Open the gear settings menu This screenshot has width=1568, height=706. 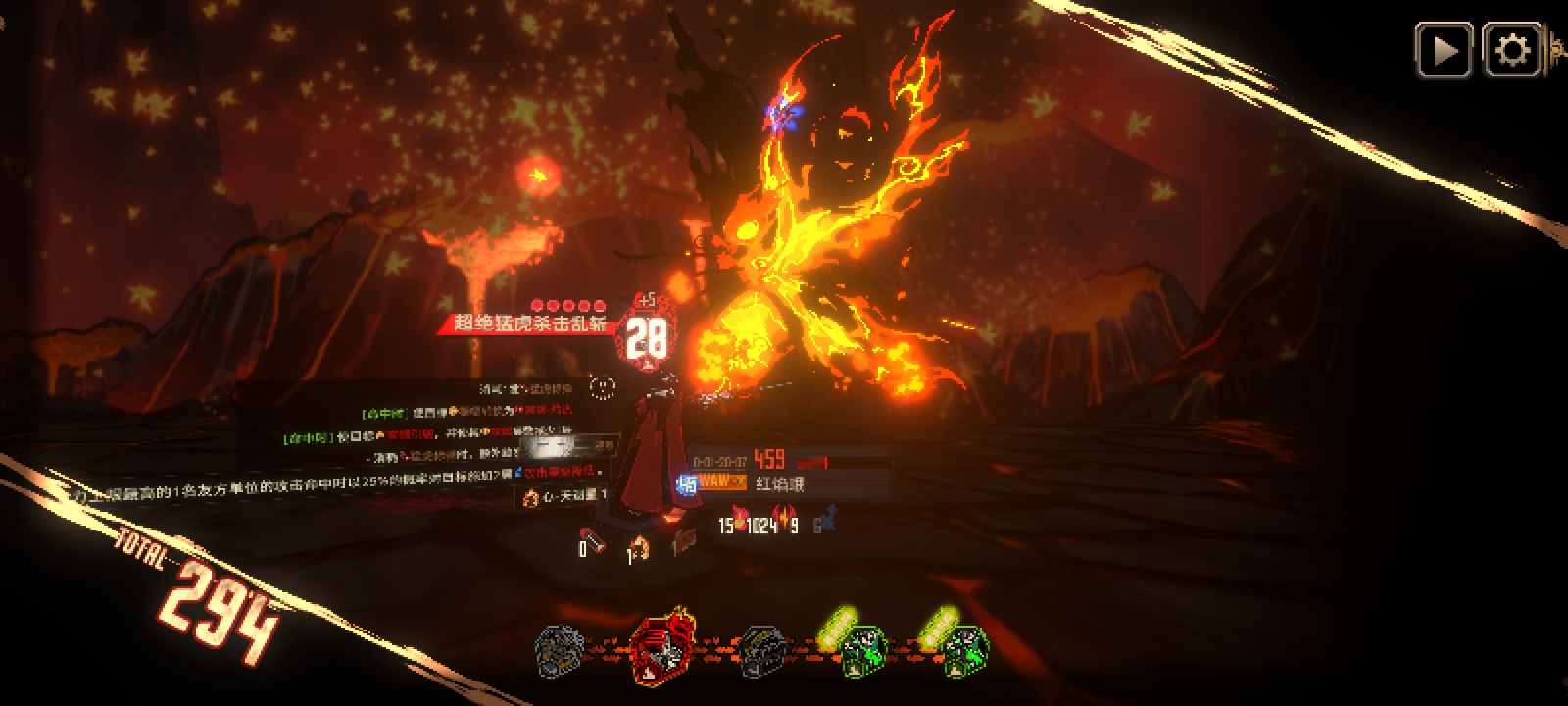click(x=1512, y=51)
